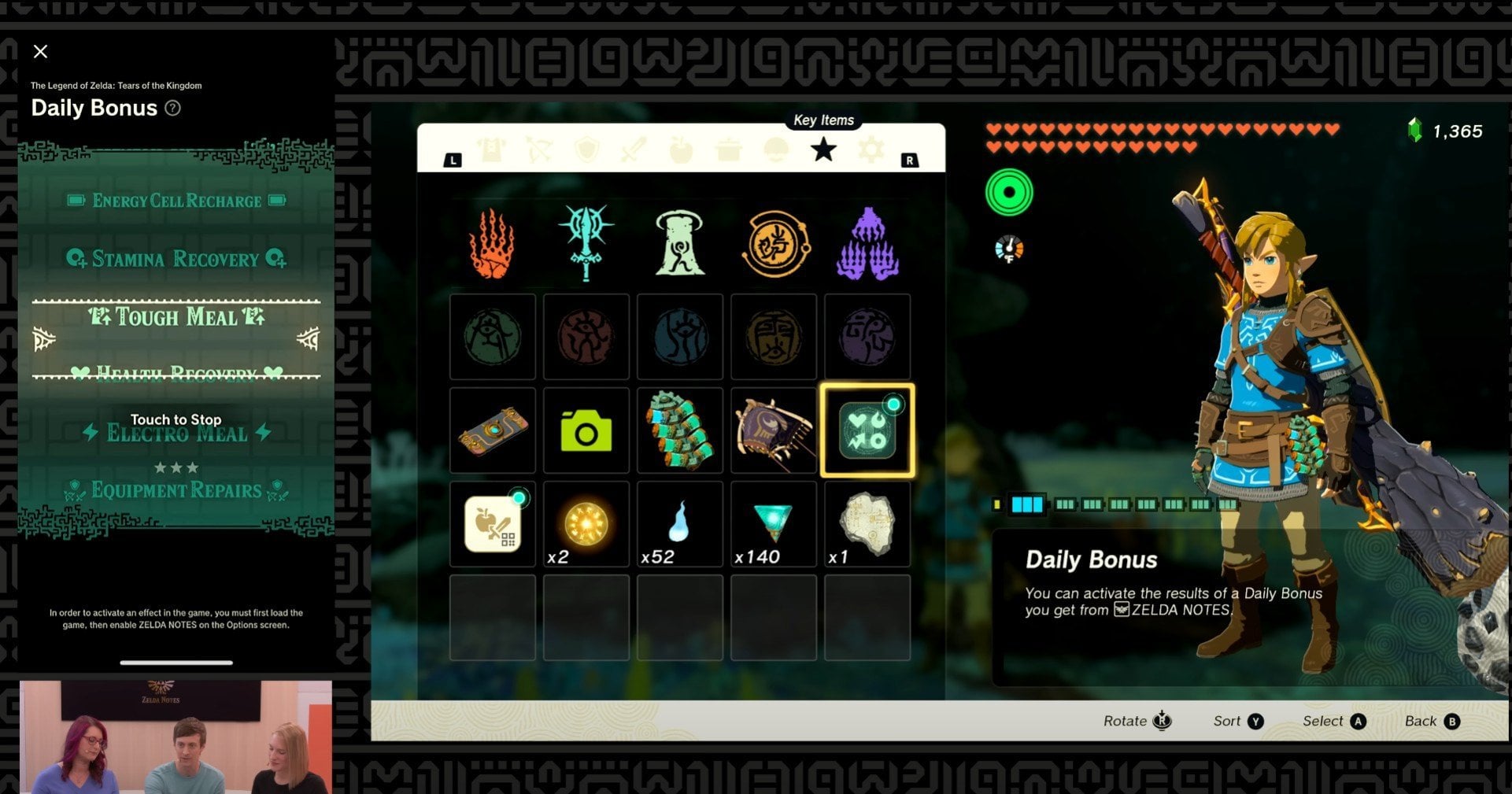Show the Materials apple tab
This screenshot has height=794, width=1512.
681,150
